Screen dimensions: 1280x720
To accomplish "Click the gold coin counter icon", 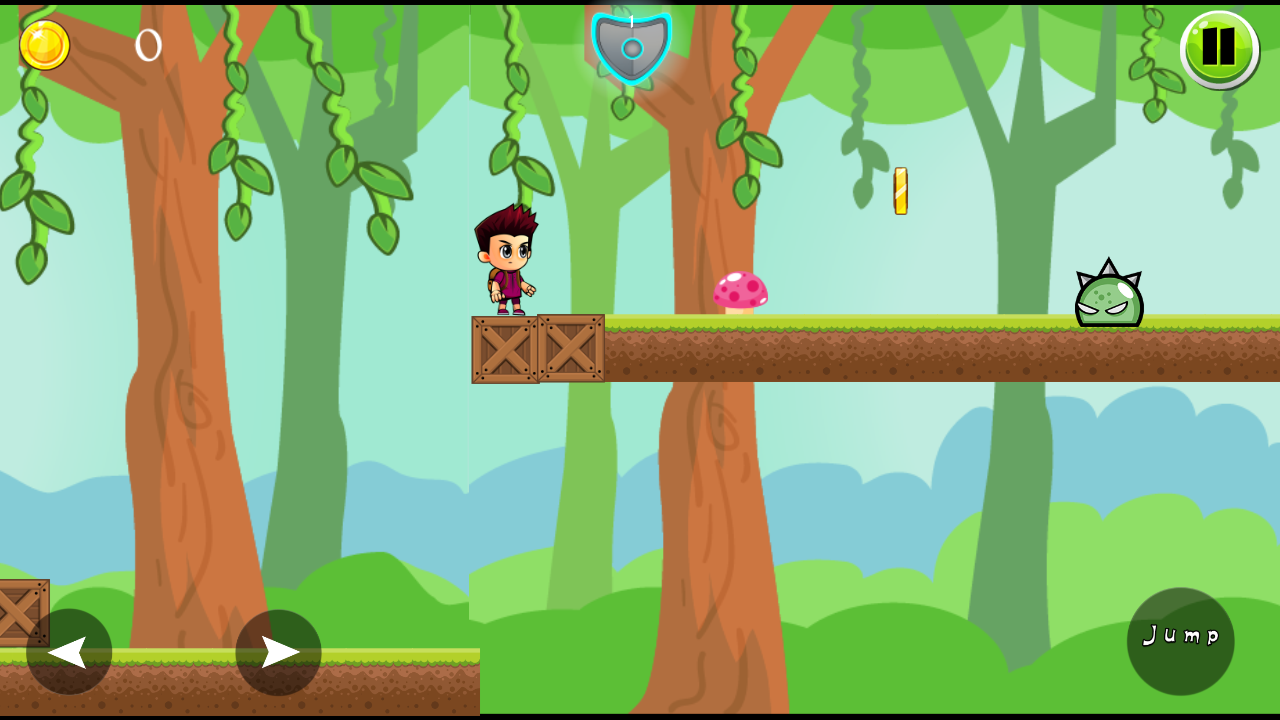I will (44, 44).
